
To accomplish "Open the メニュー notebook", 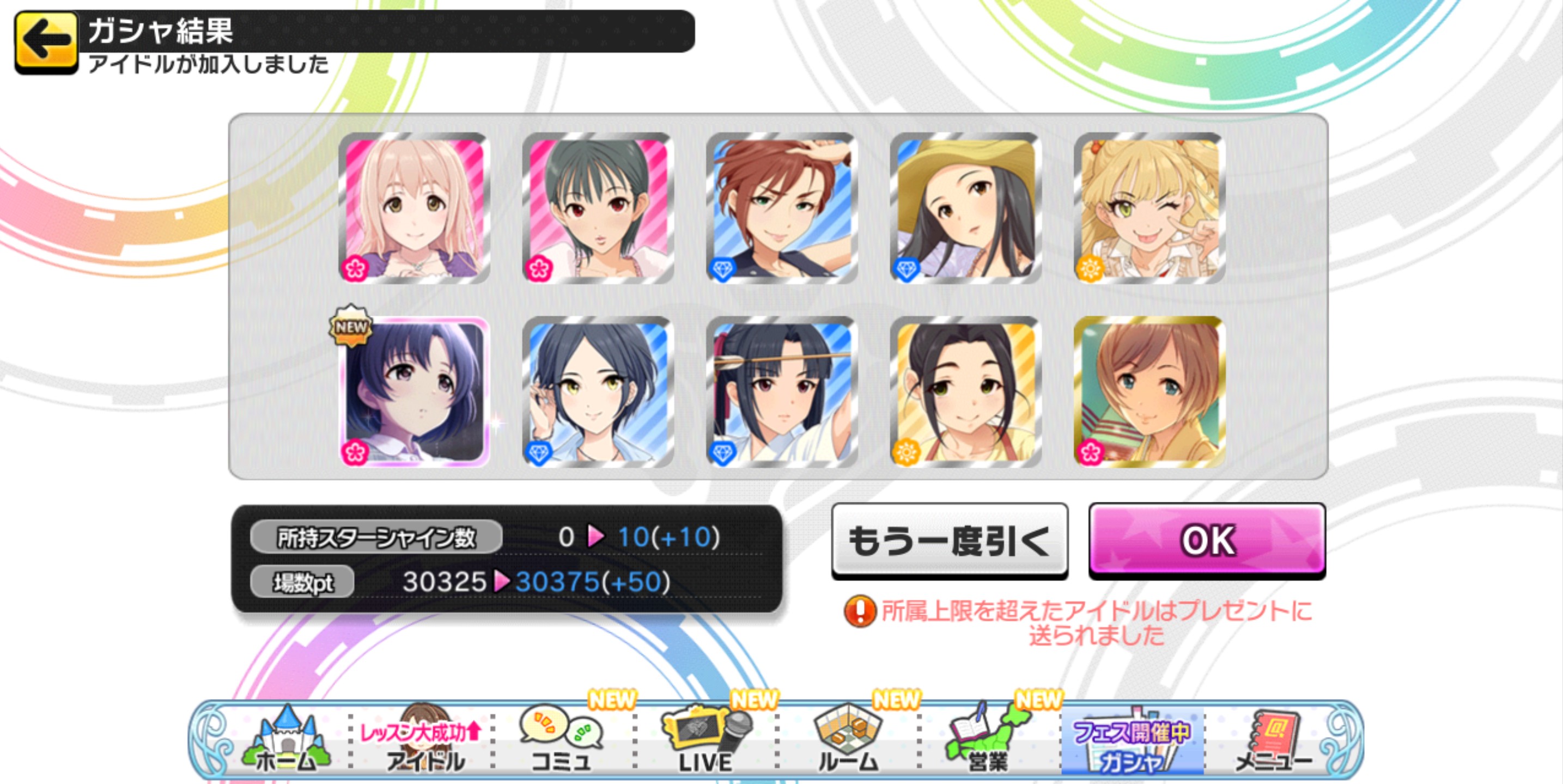I will pyautogui.click(x=1273, y=741).
